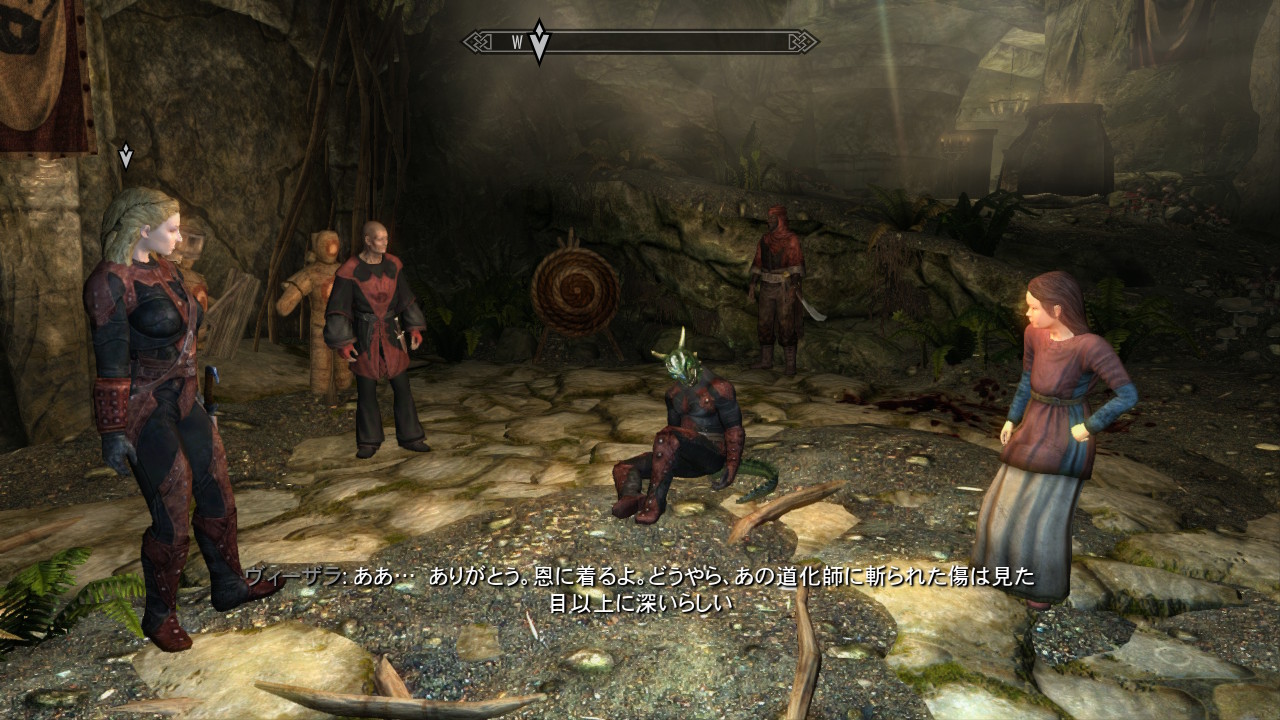Click the floating quest marker above the blonde woman
The height and width of the screenshot is (720, 1280).
(x=126, y=156)
